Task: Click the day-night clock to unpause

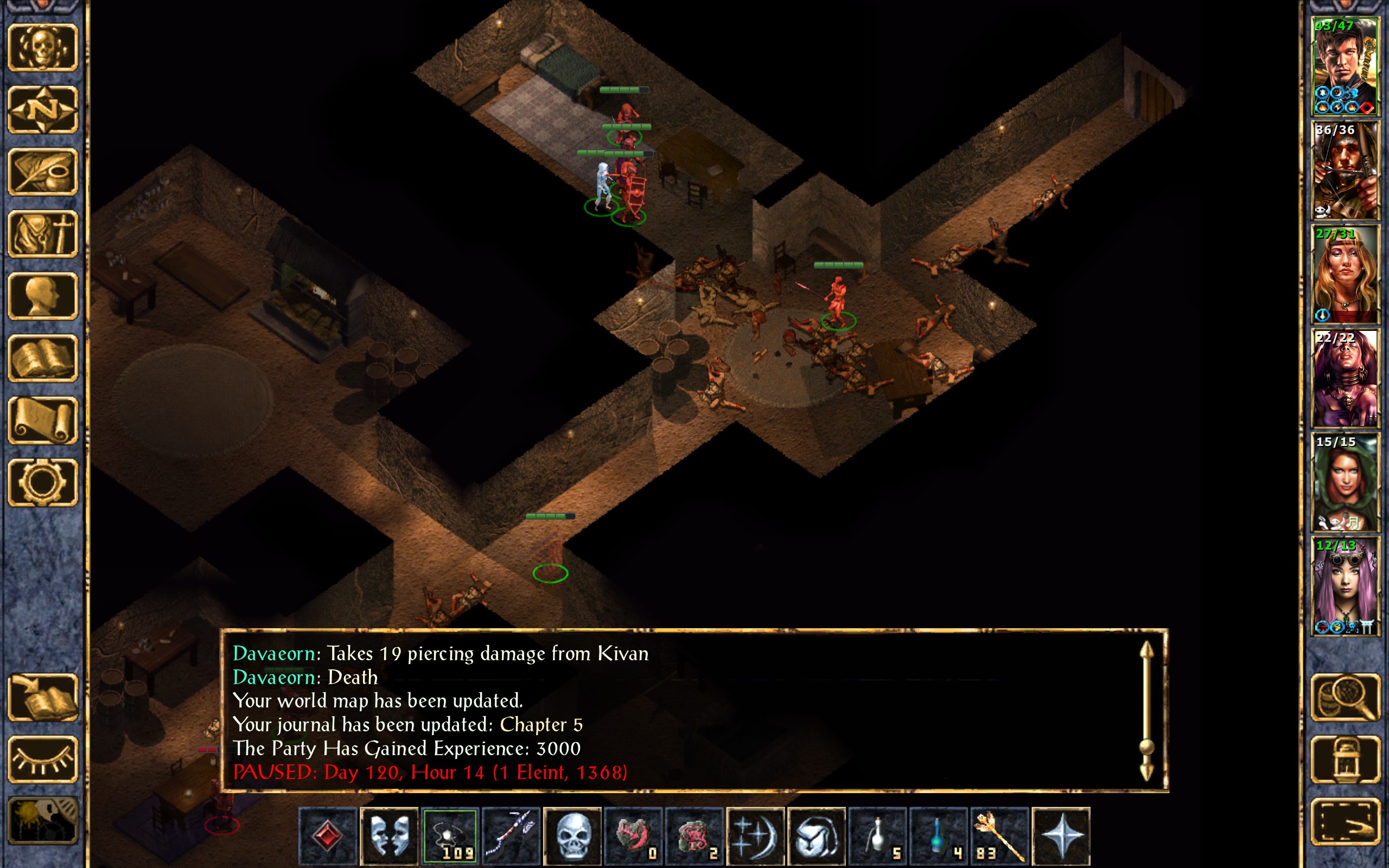Action: pyautogui.click(x=42, y=821)
